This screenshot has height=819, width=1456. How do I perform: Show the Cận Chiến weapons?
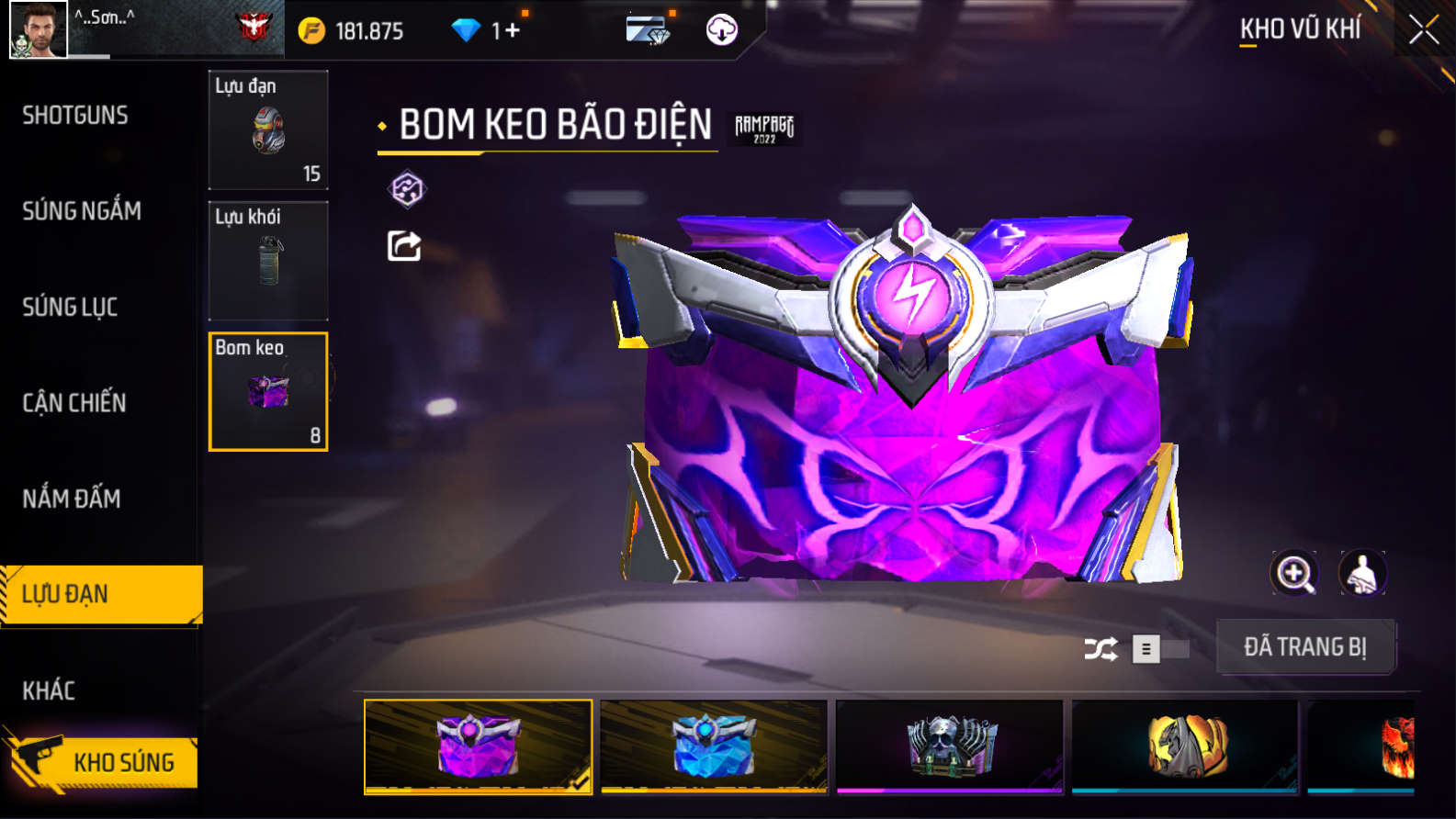point(74,402)
